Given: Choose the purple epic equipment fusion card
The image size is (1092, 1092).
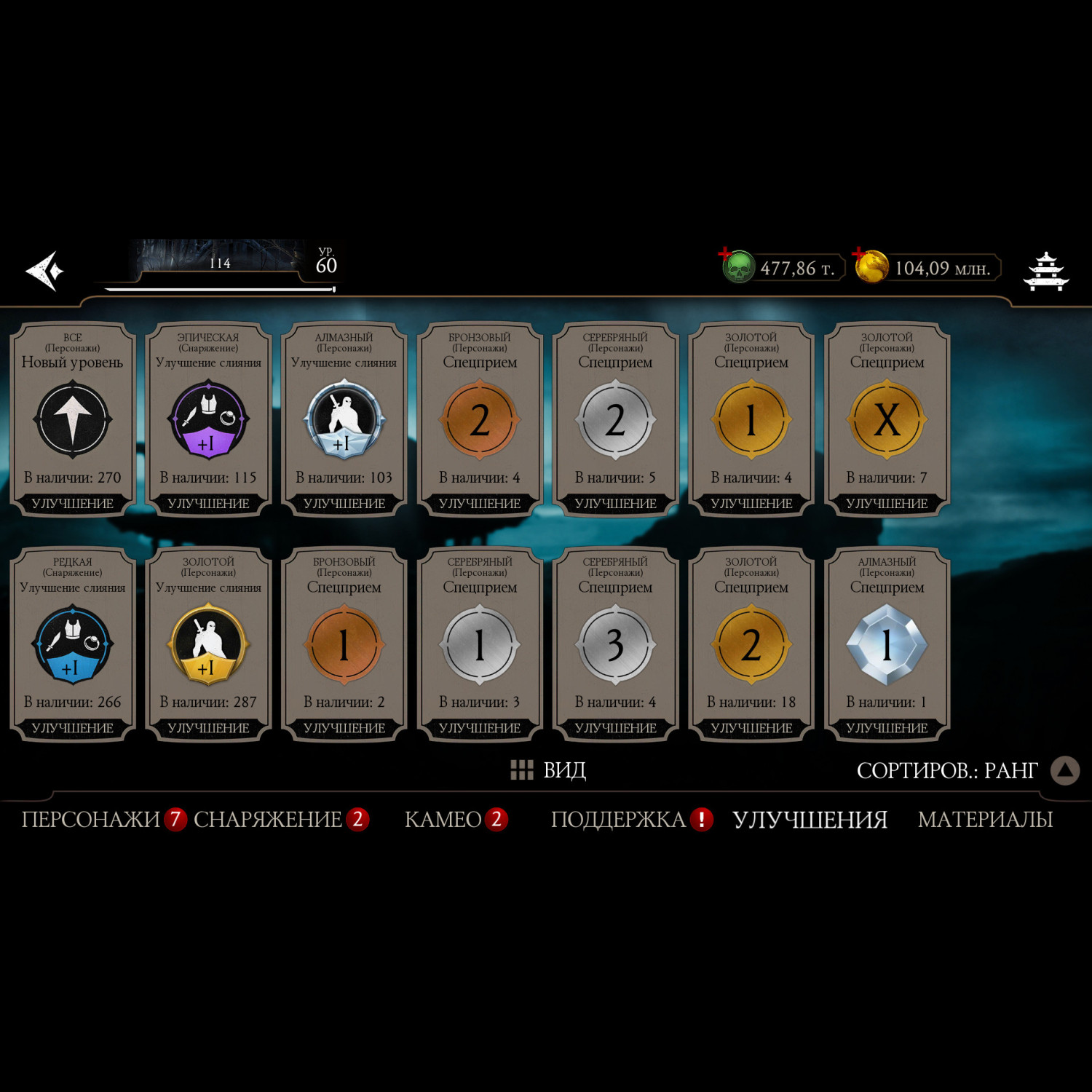Looking at the screenshot, I should [208, 420].
